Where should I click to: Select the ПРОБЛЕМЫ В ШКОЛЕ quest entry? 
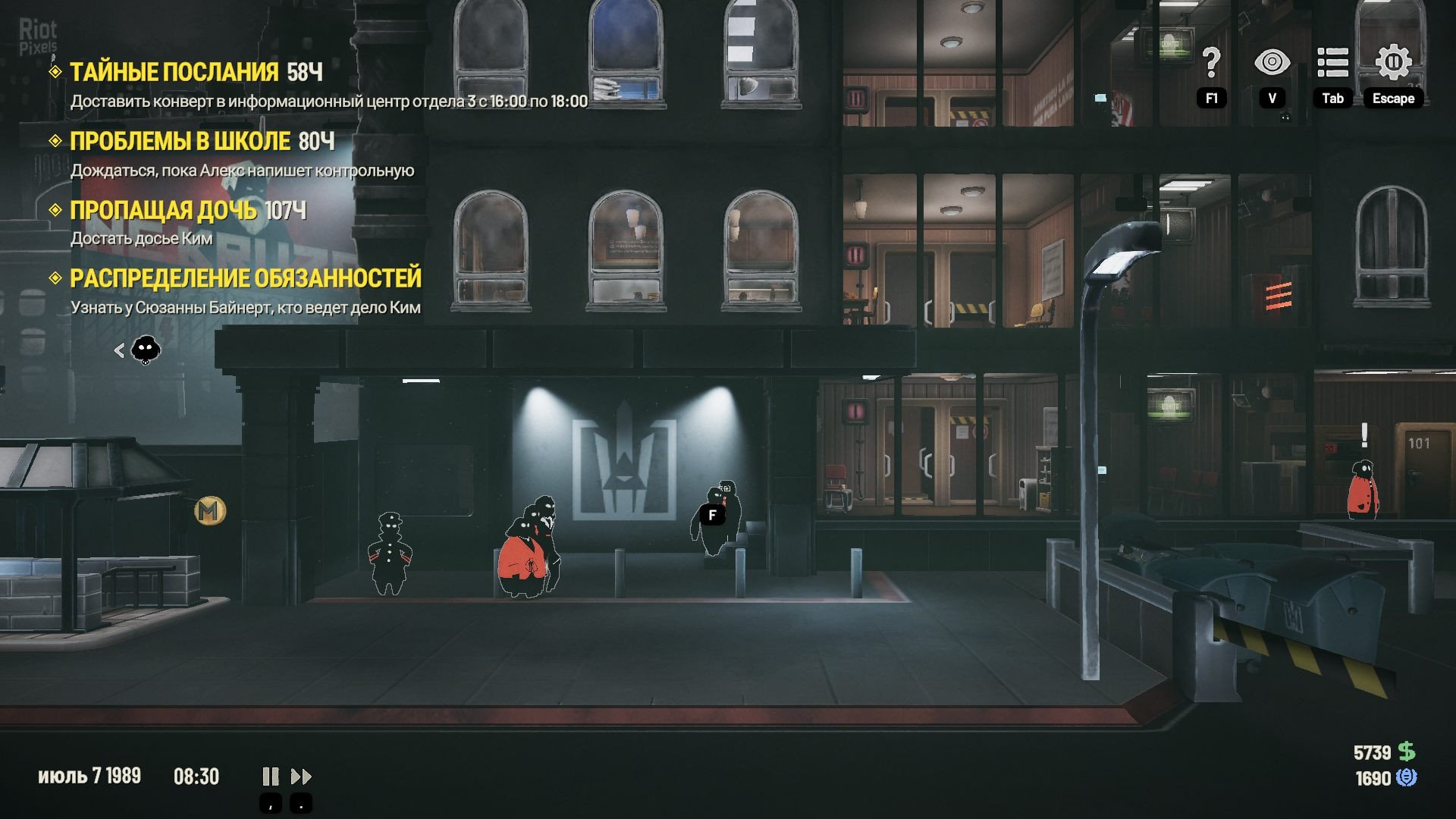pos(180,141)
